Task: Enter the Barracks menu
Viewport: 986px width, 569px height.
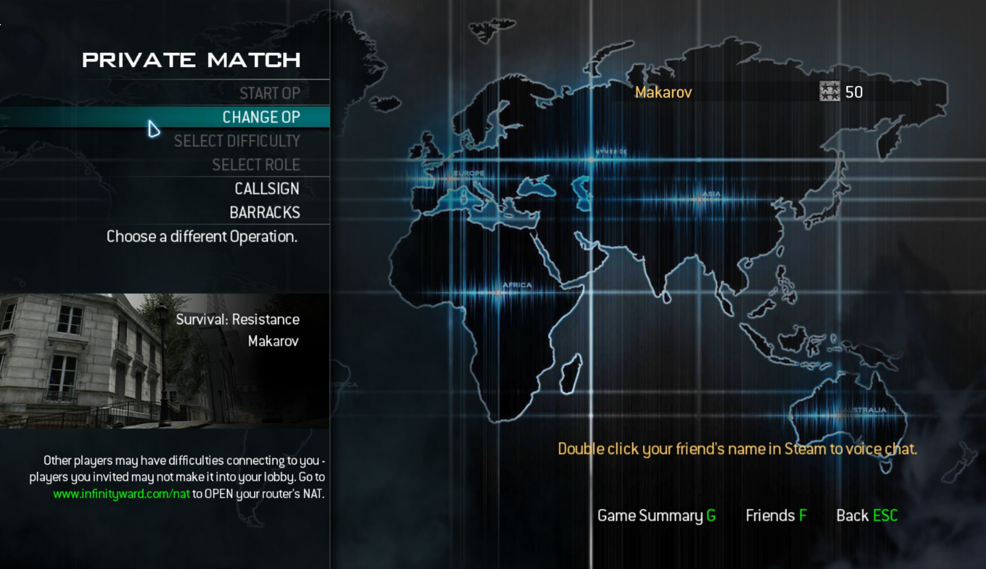Action: [x=265, y=213]
